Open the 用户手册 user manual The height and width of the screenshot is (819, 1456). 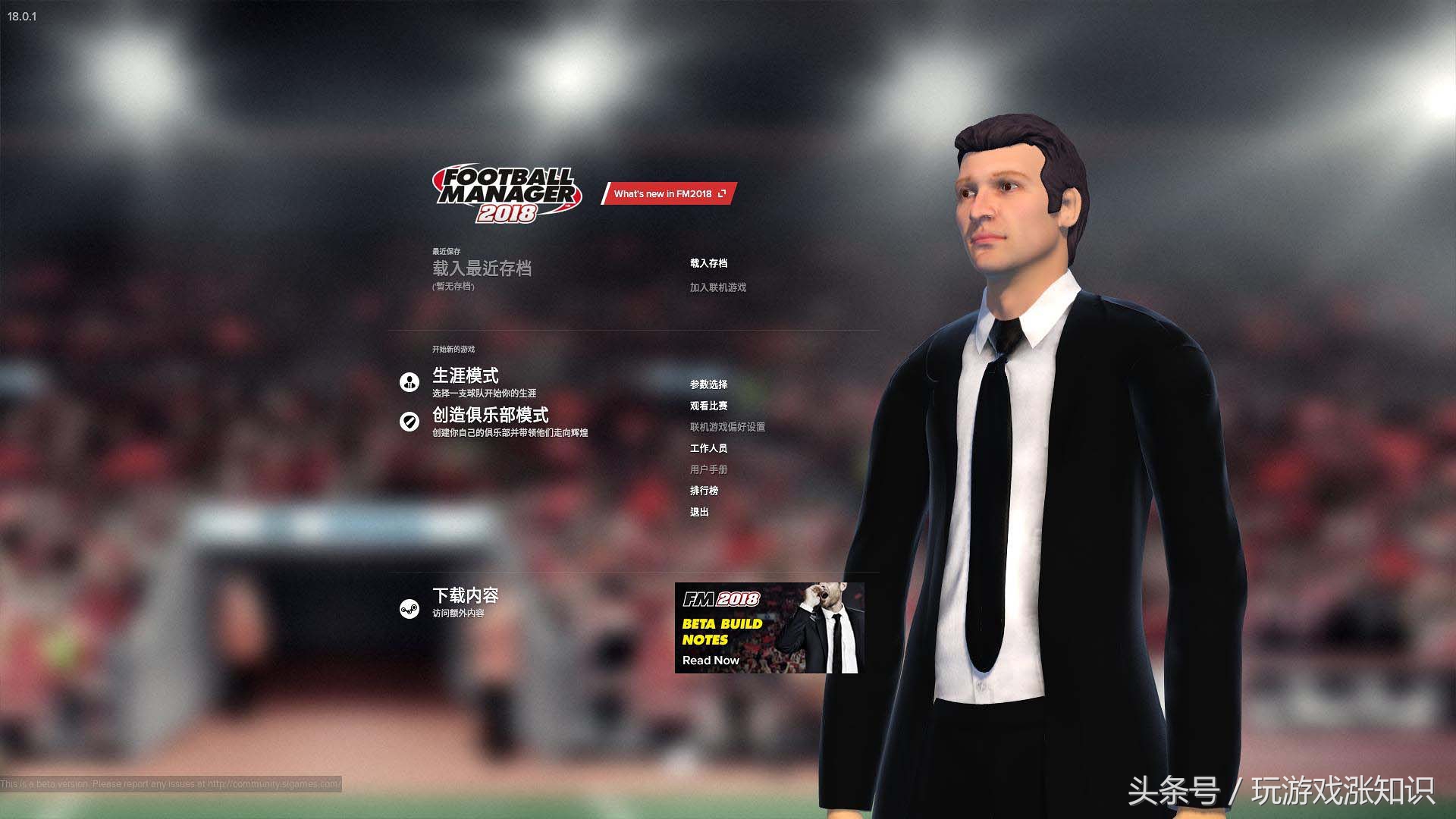click(708, 469)
